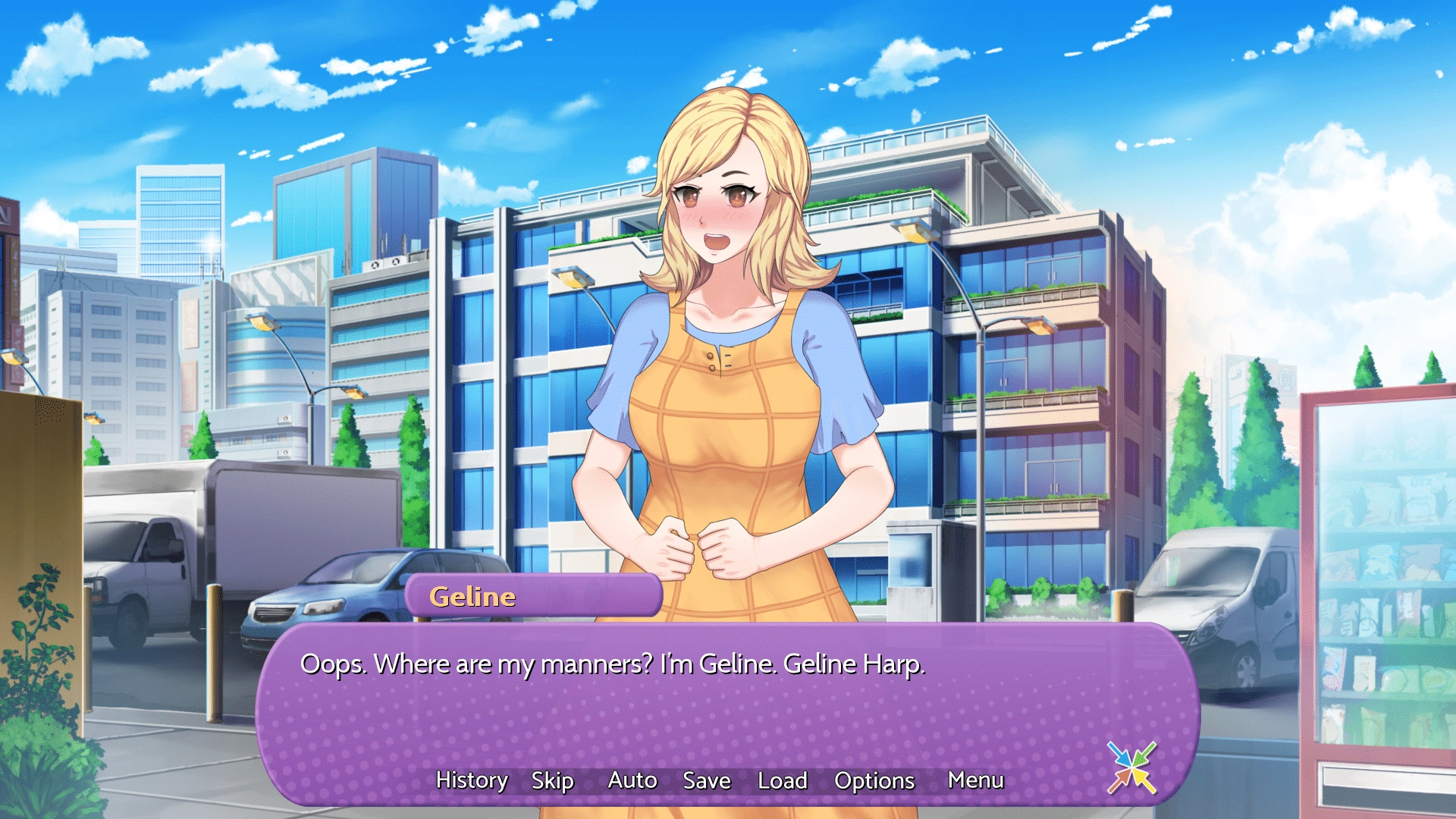The height and width of the screenshot is (819, 1456).
Task: Click the colorful arrows icon in dialogue box
Action: click(x=1131, y=767)
